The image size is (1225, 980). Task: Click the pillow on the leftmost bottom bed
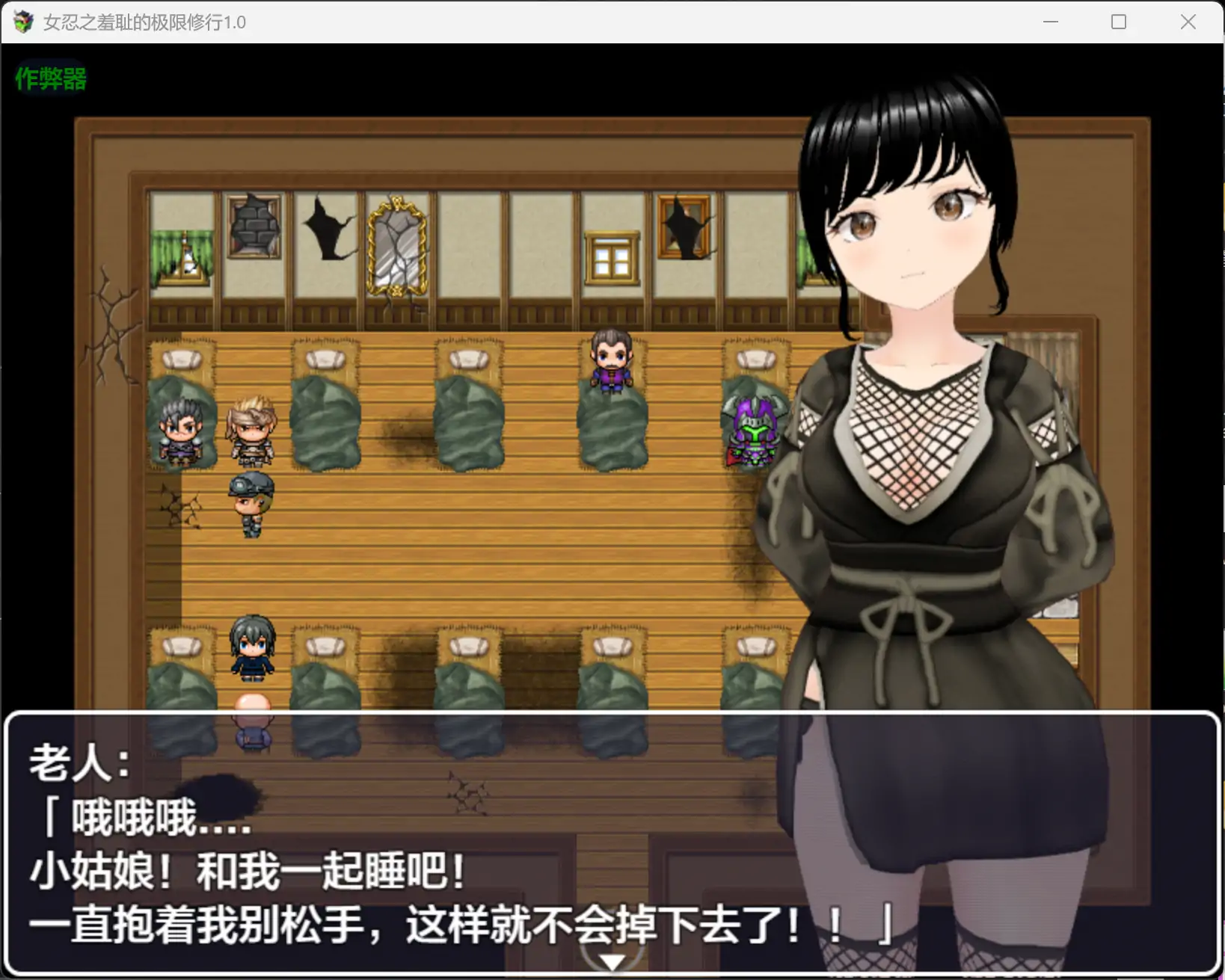(182, 646)
